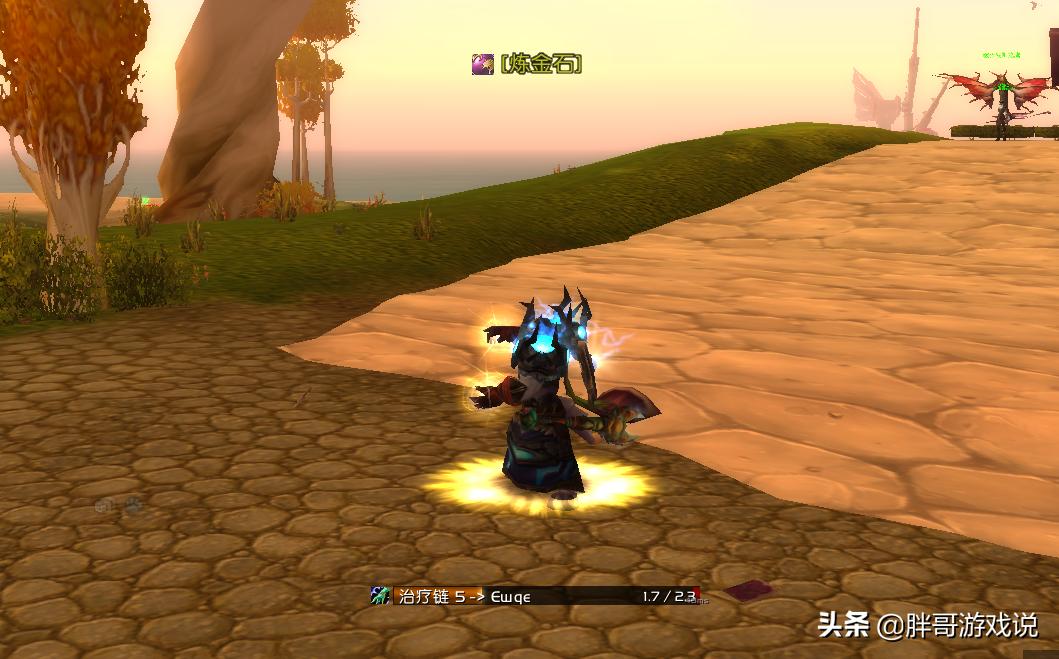
Task: Click the 炼金石 item link
Action: point(541,65)
